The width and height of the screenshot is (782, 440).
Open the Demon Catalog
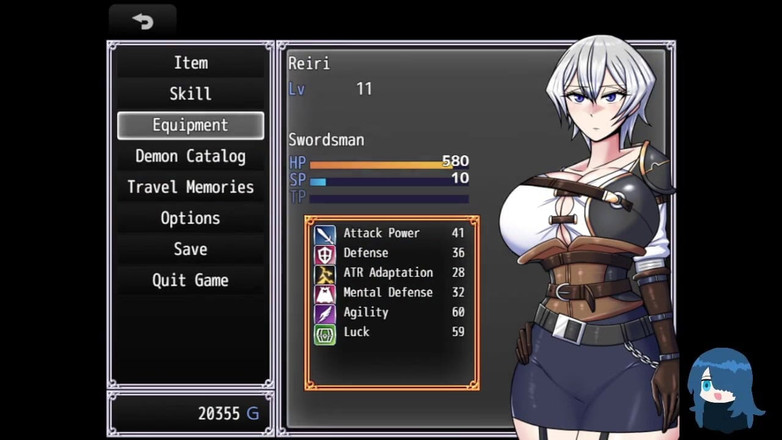point(190,156)
